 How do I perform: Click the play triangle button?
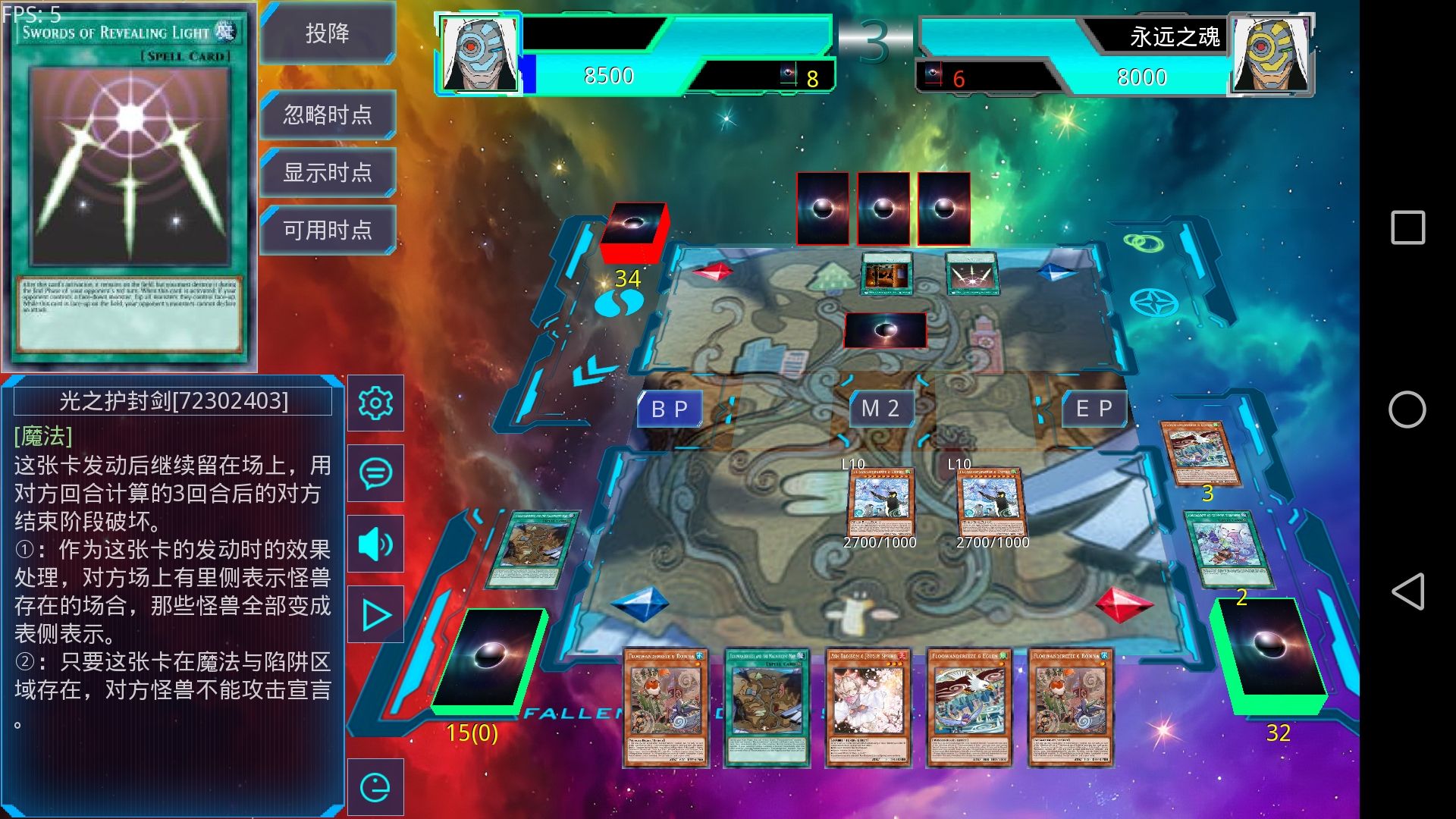(x=375, y=615)
